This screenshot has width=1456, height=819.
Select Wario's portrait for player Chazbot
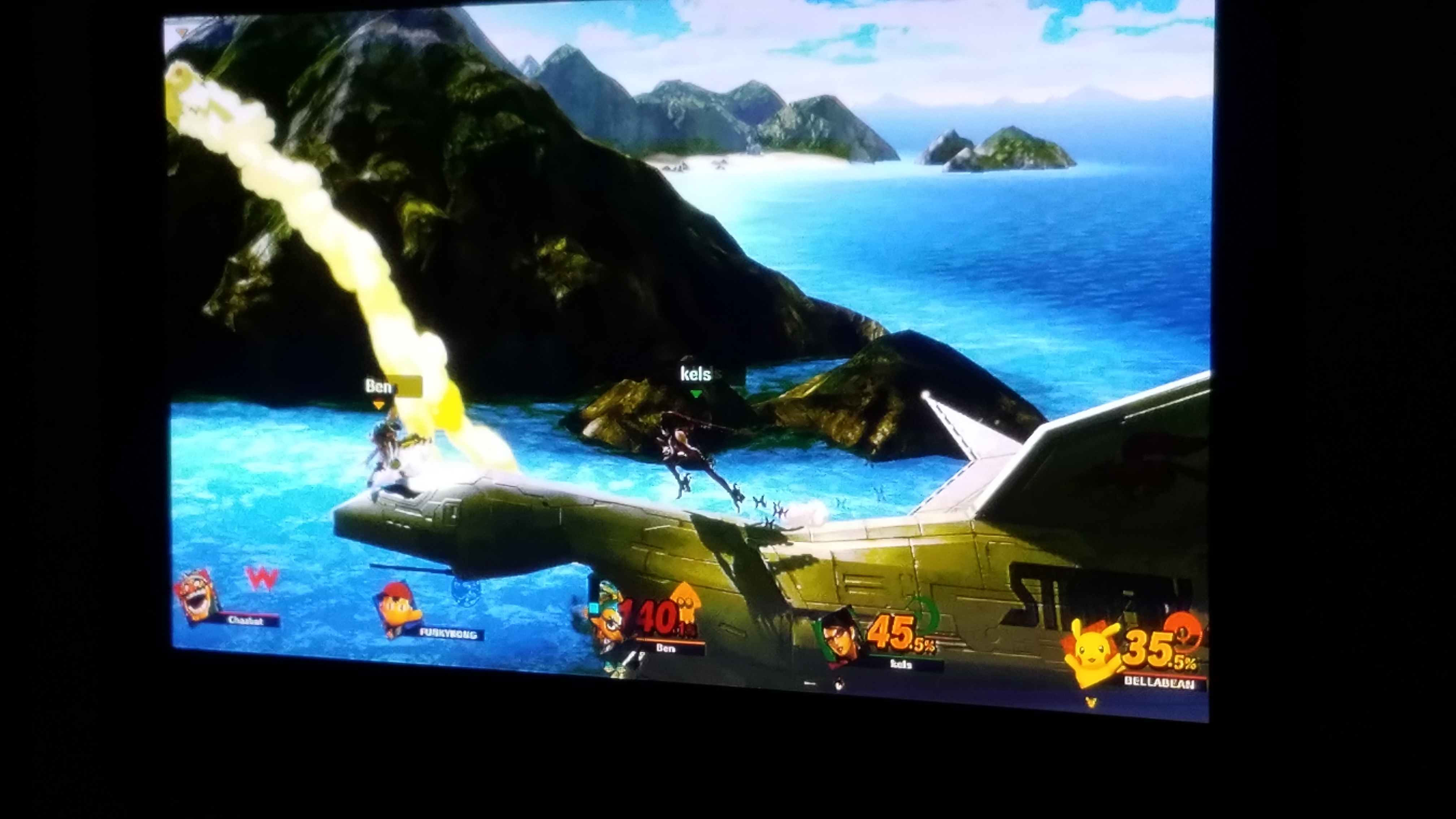(x=196, y=596)
